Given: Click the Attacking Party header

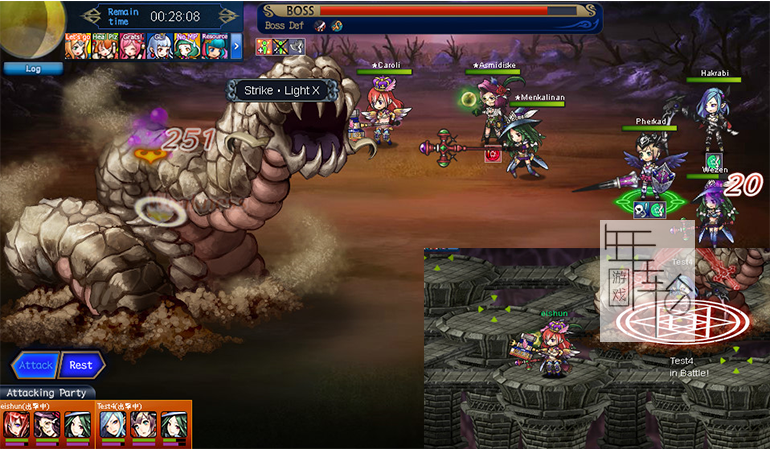Looking at the screenshot, I should coord(47,393).
